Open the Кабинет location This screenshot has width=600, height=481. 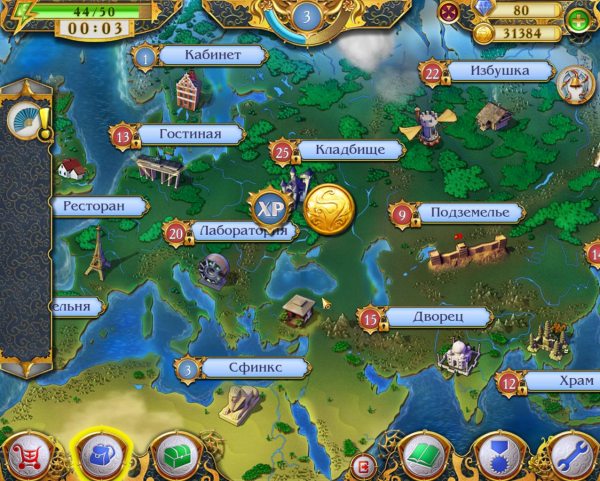(206, 56)
